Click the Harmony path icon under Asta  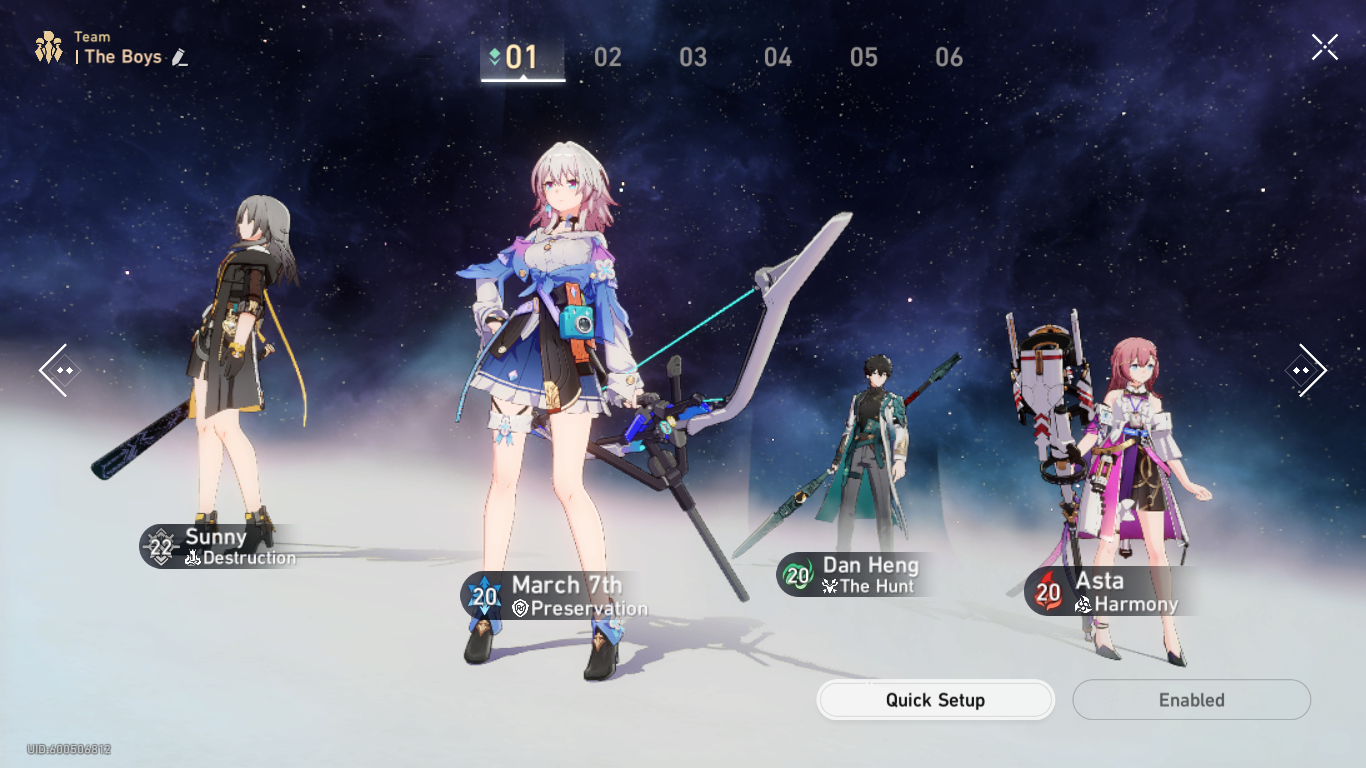pyautogui.click(x=1084, y=605)
